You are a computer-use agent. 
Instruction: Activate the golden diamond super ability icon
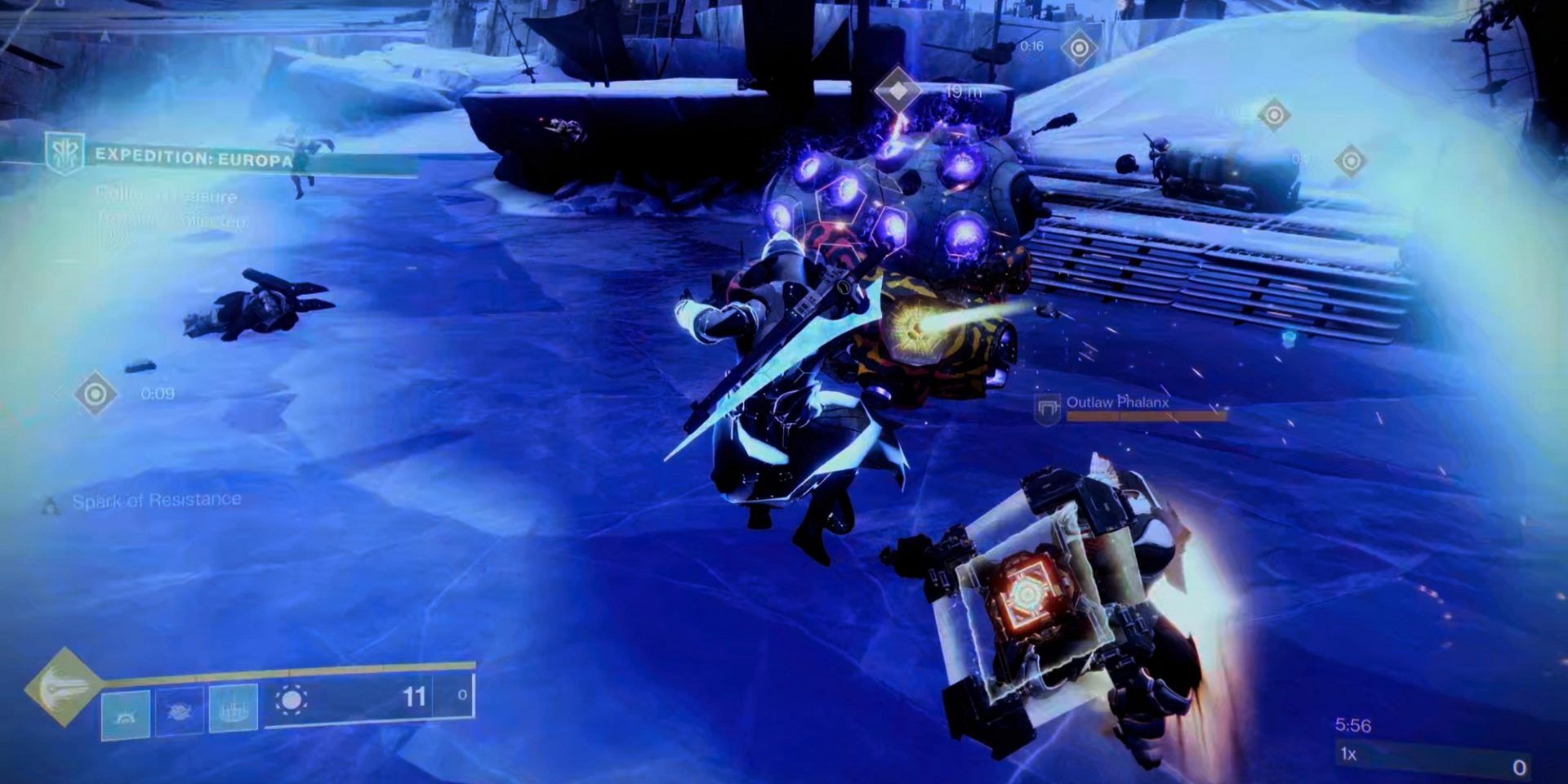pyautogui.click(x=62, y=688)
